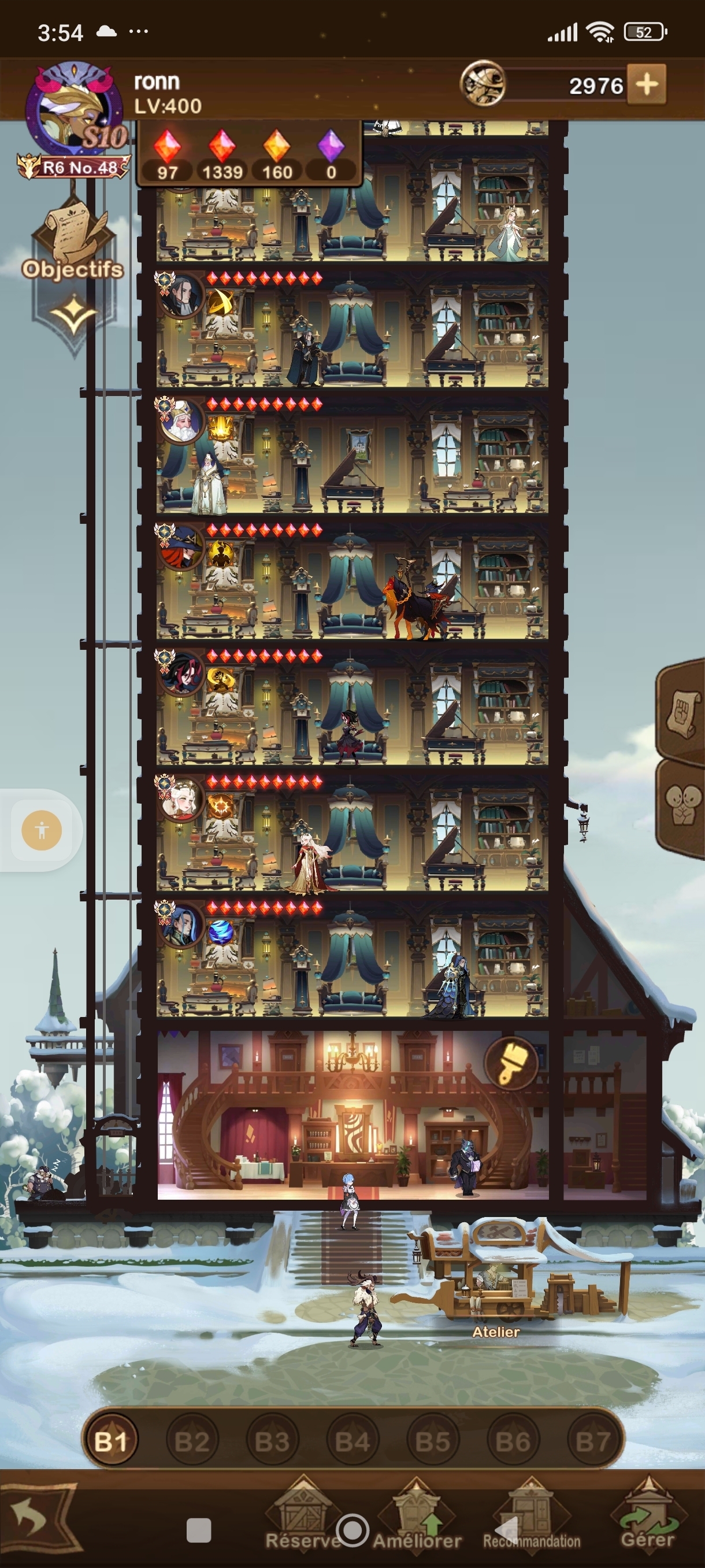Tap the orange accessibility floating button

click(42, 830)
